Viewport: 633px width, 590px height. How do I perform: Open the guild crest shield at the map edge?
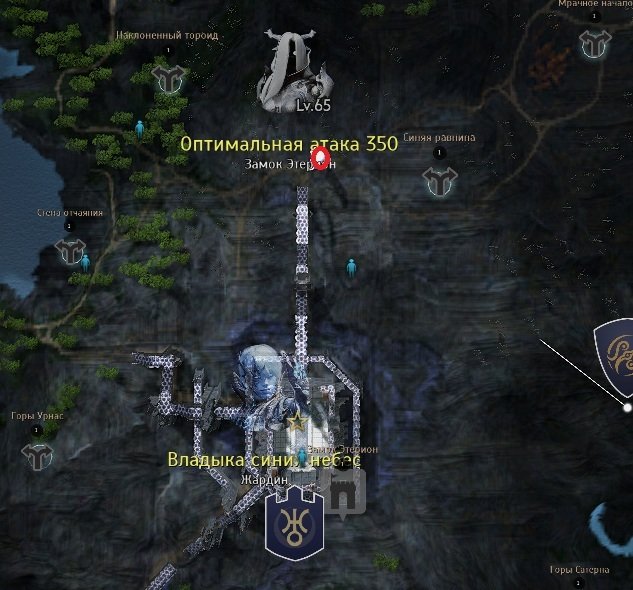coord(613,351)
